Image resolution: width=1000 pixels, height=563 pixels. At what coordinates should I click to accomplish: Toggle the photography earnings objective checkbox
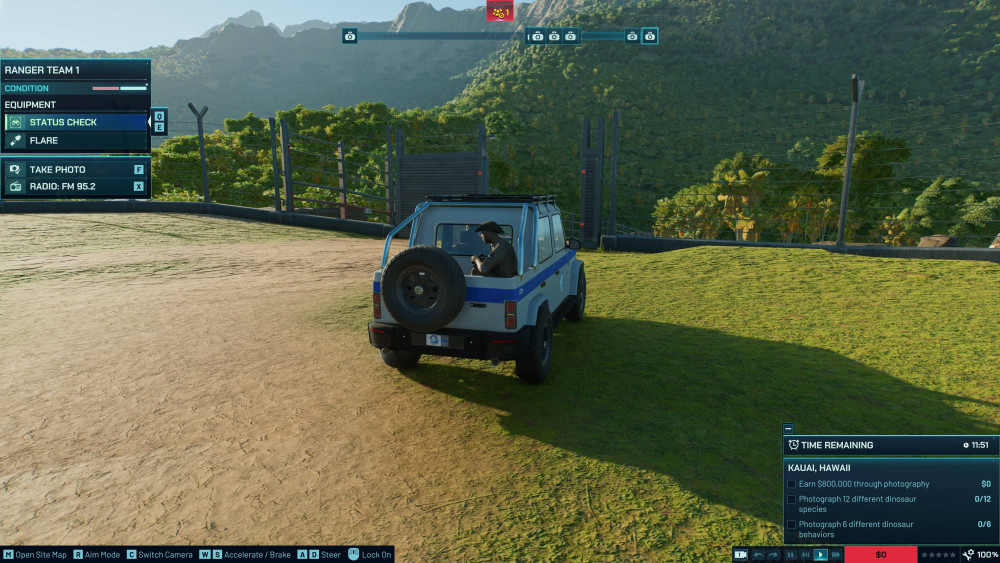tap(792, 484)
